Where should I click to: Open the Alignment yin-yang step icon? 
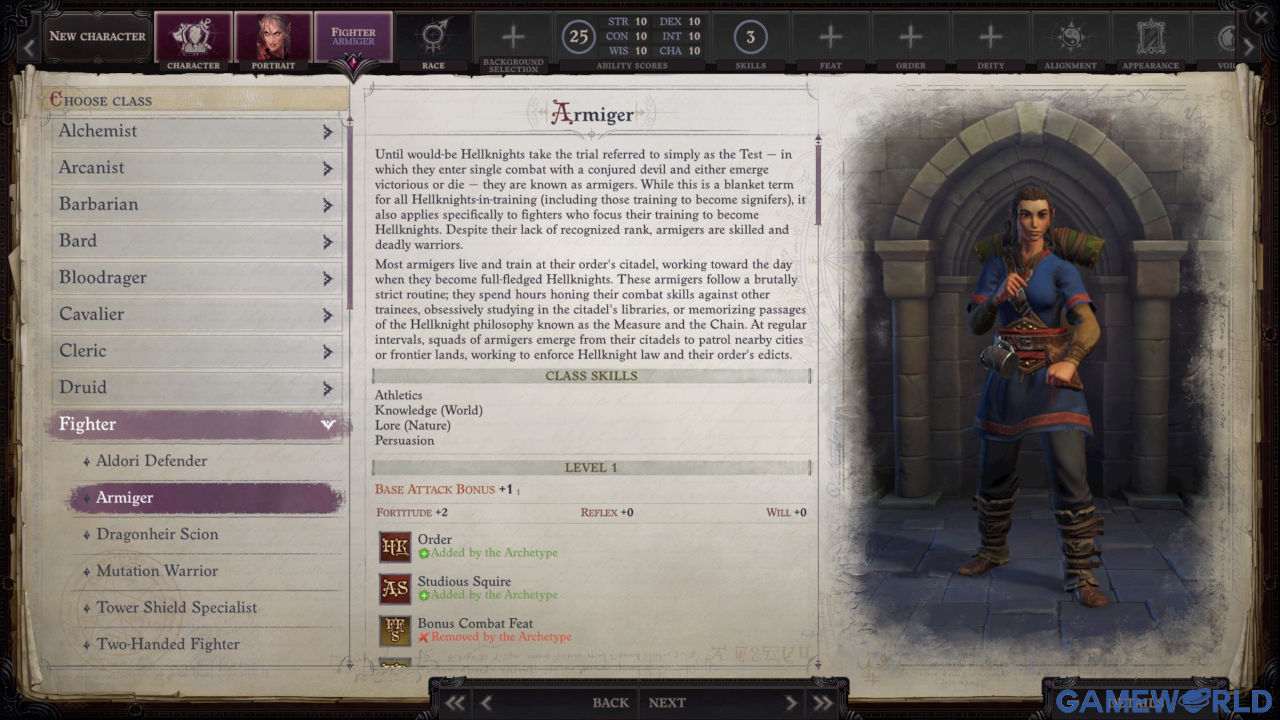(1070, 35)
